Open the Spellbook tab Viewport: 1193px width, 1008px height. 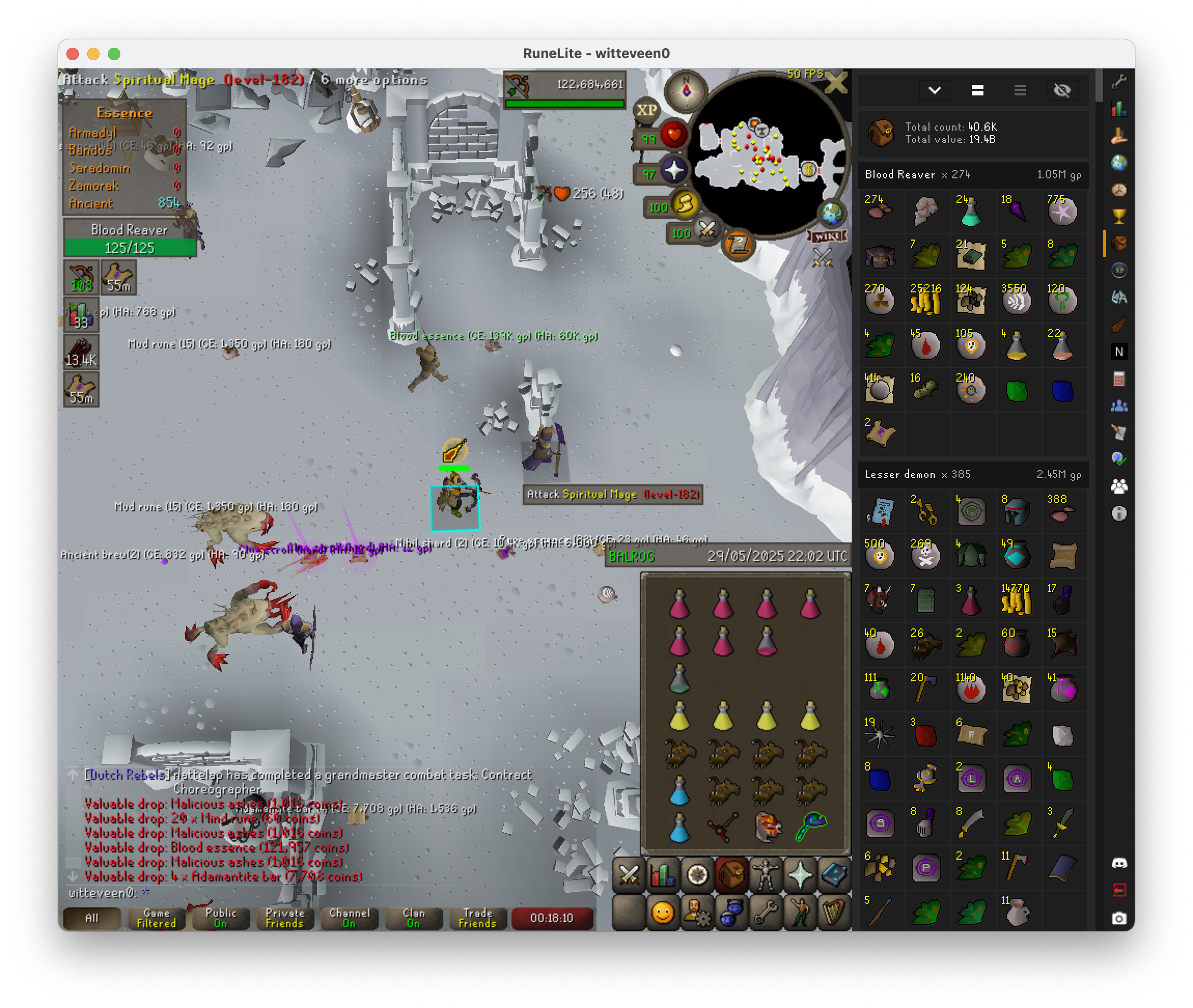(x=834, y=875)
